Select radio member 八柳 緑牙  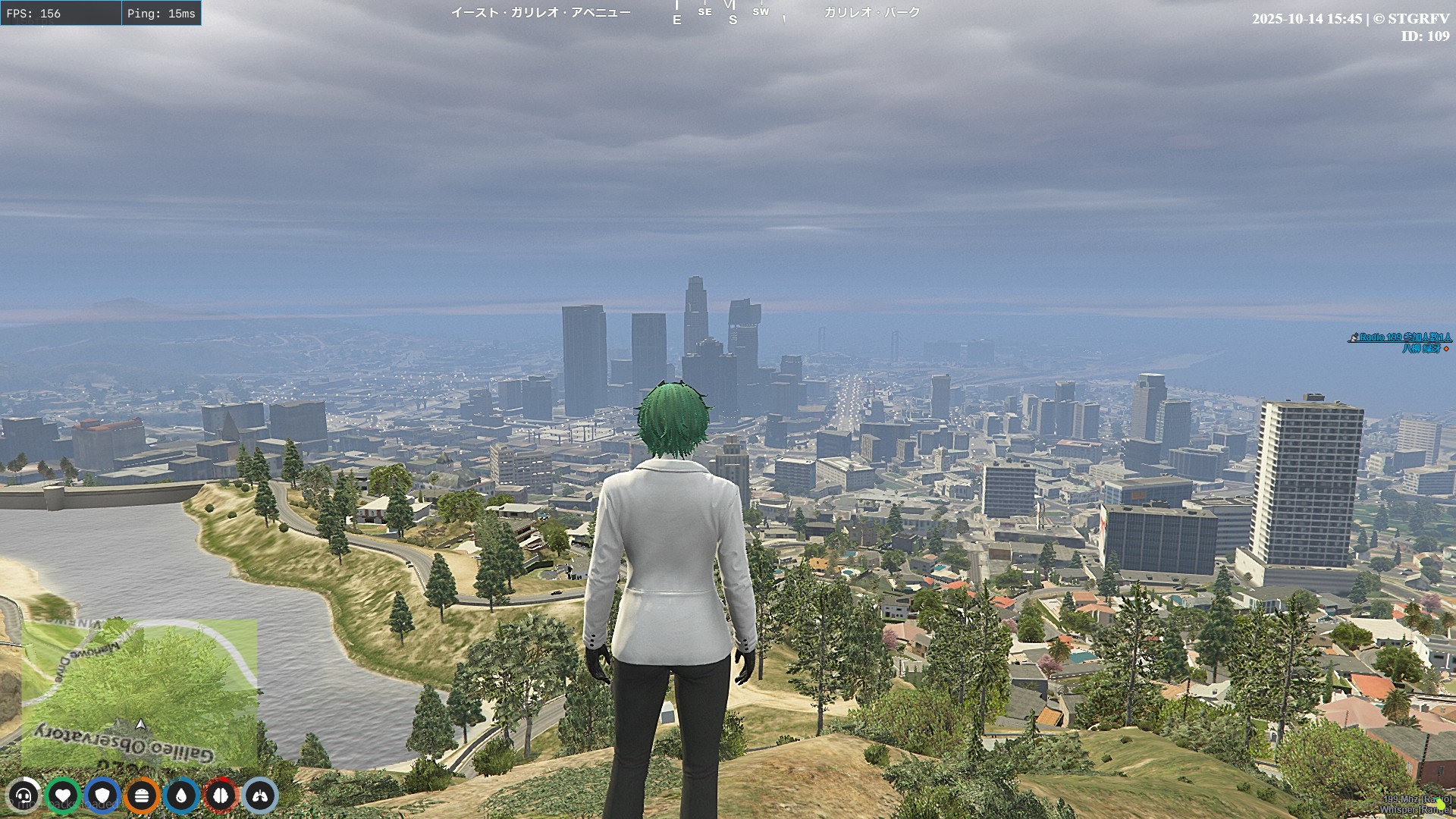click(x=1421, y=349)
